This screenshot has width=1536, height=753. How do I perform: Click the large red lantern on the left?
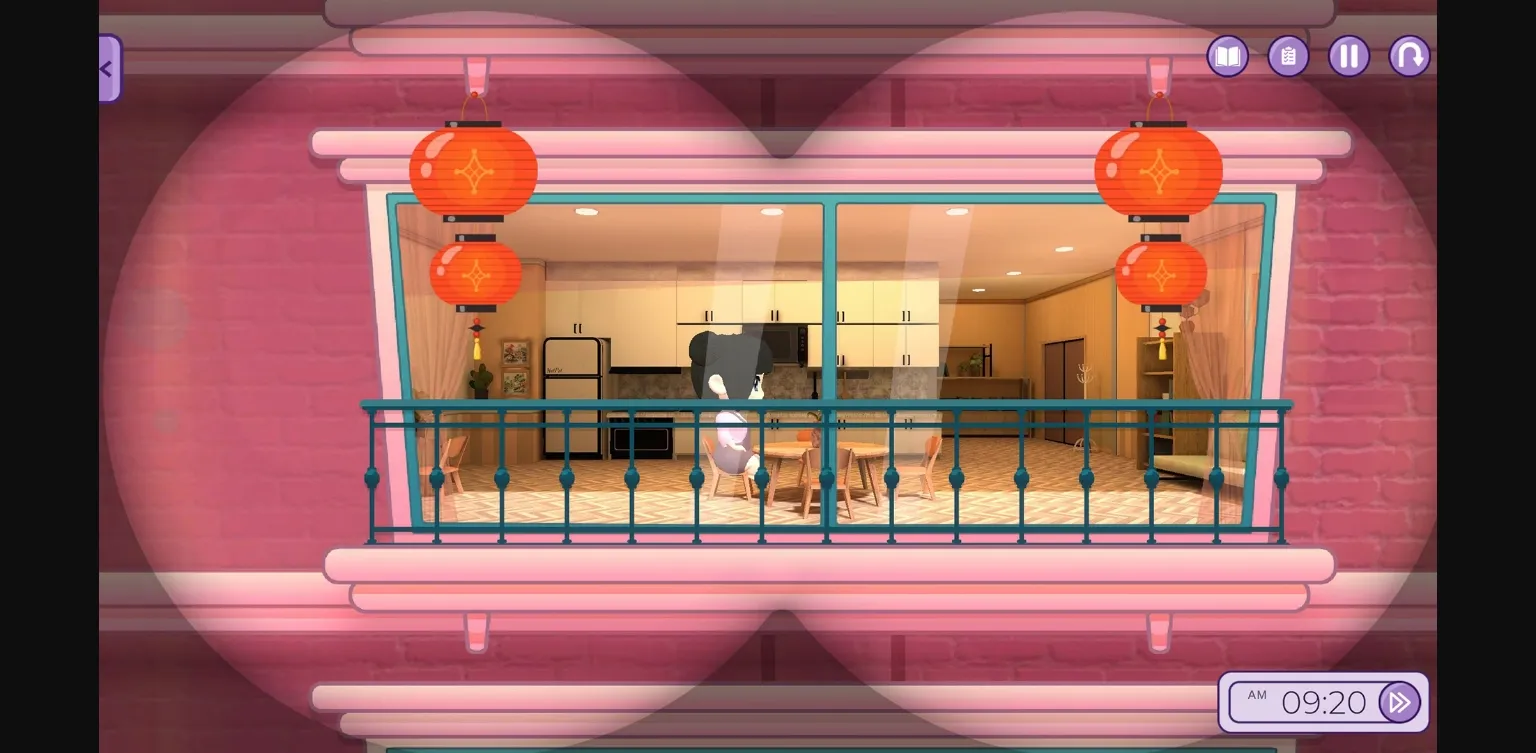[x=472, y=170]
